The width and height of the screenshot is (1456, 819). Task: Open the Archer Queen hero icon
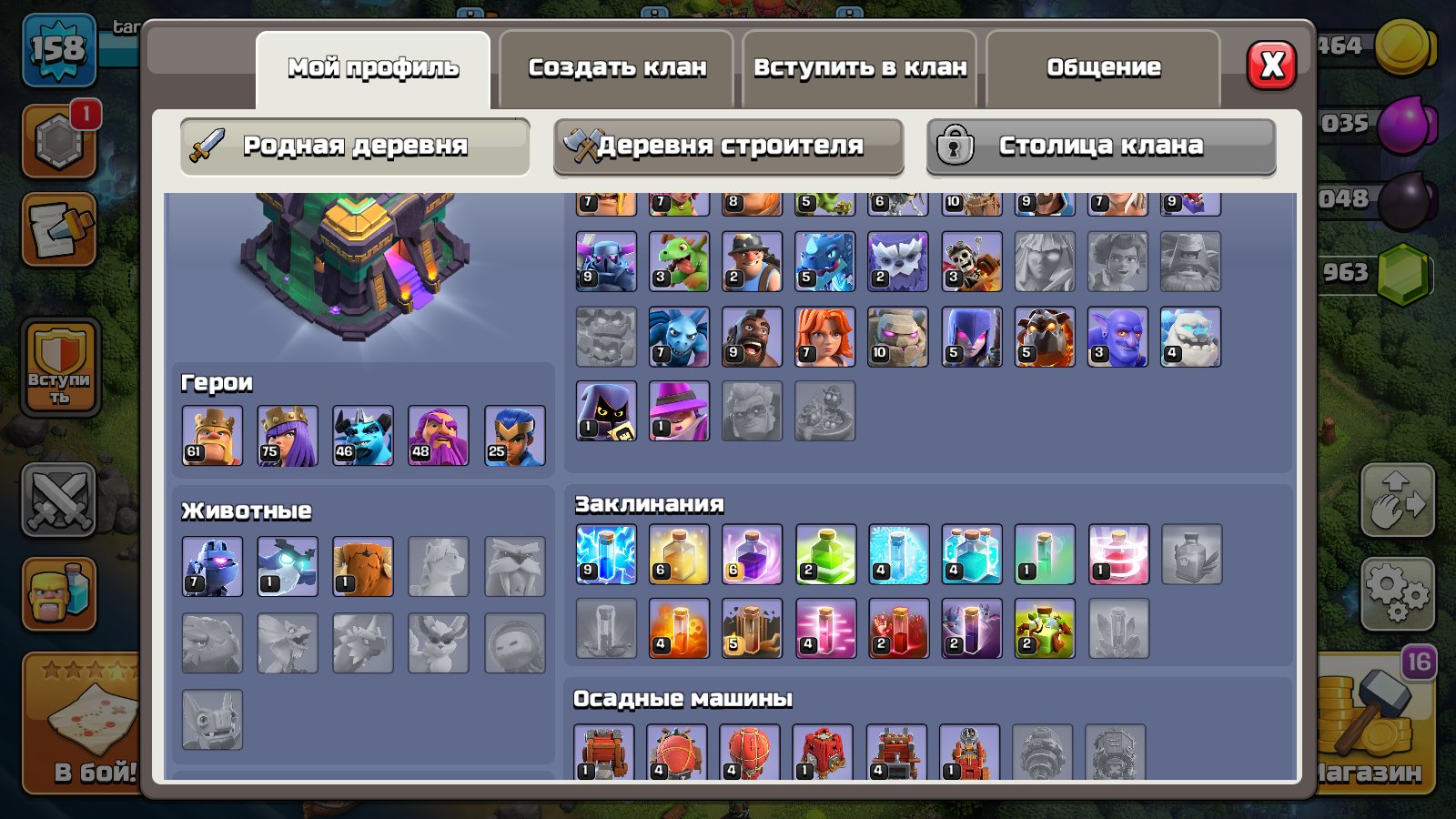pos(288,435)
